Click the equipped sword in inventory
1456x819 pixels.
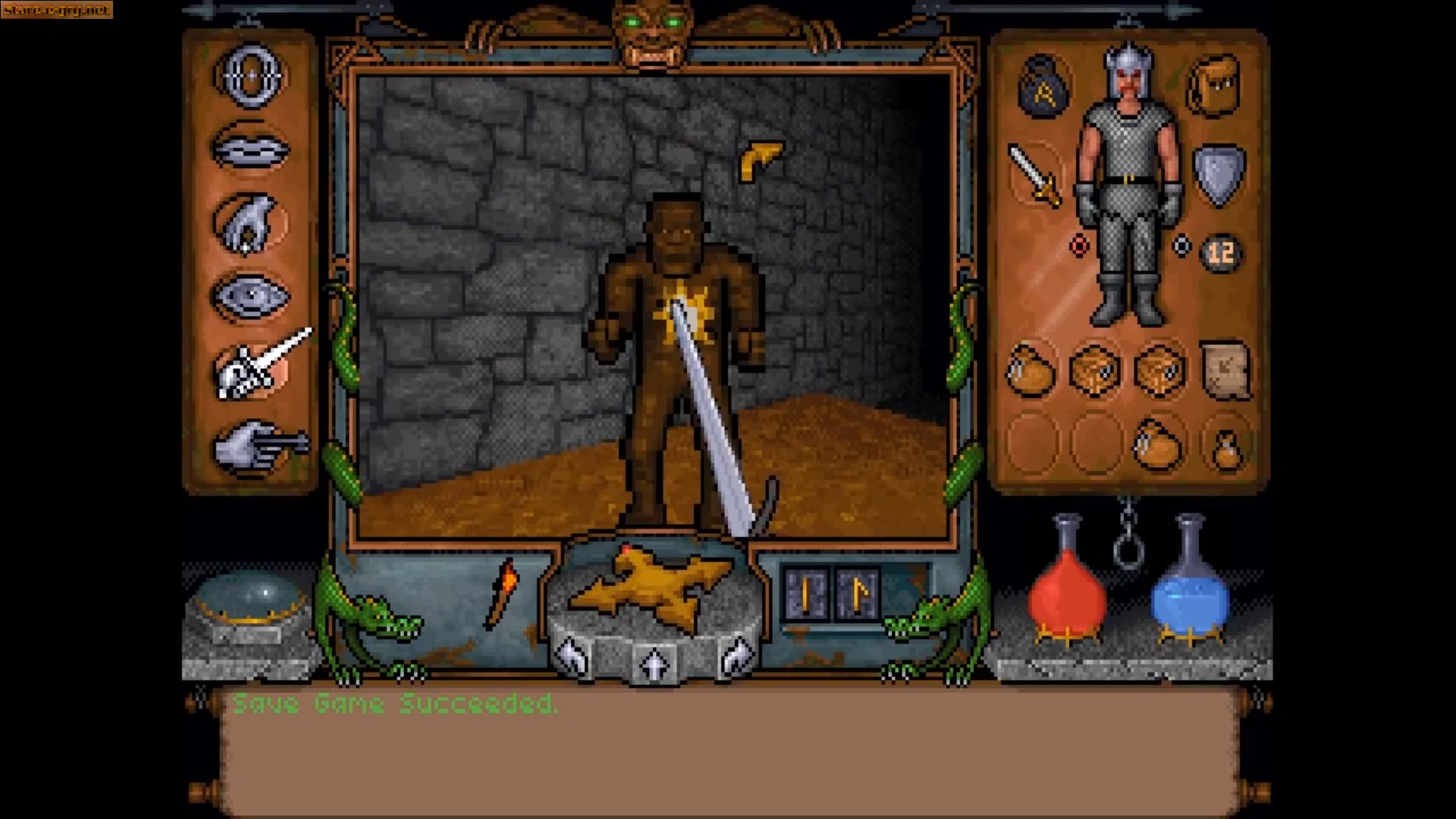pyautogui.click(x=1037, y=174)
